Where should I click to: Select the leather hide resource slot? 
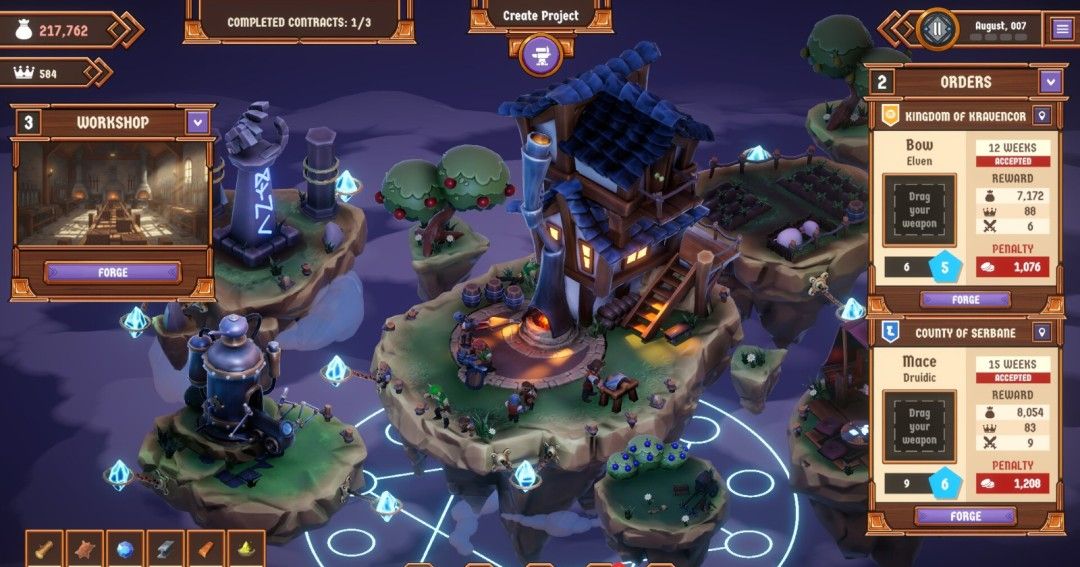[x=85, y=549]
